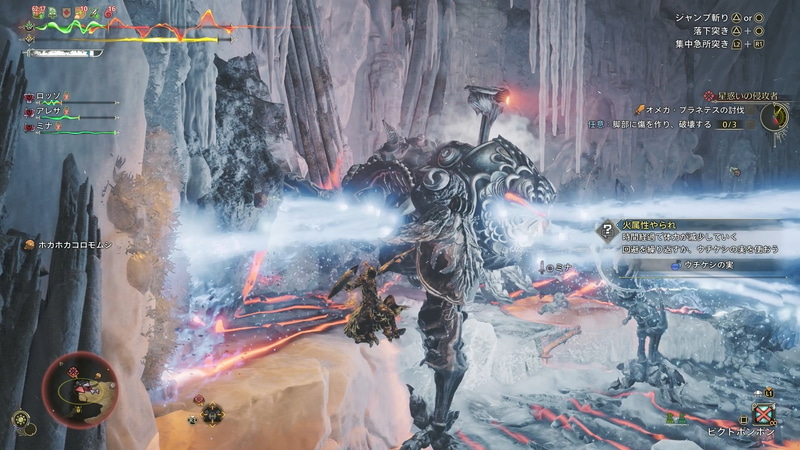Click the leftmost buff icon with timer
This screenshot has width=800, height=450.
[x=41, y=16]
